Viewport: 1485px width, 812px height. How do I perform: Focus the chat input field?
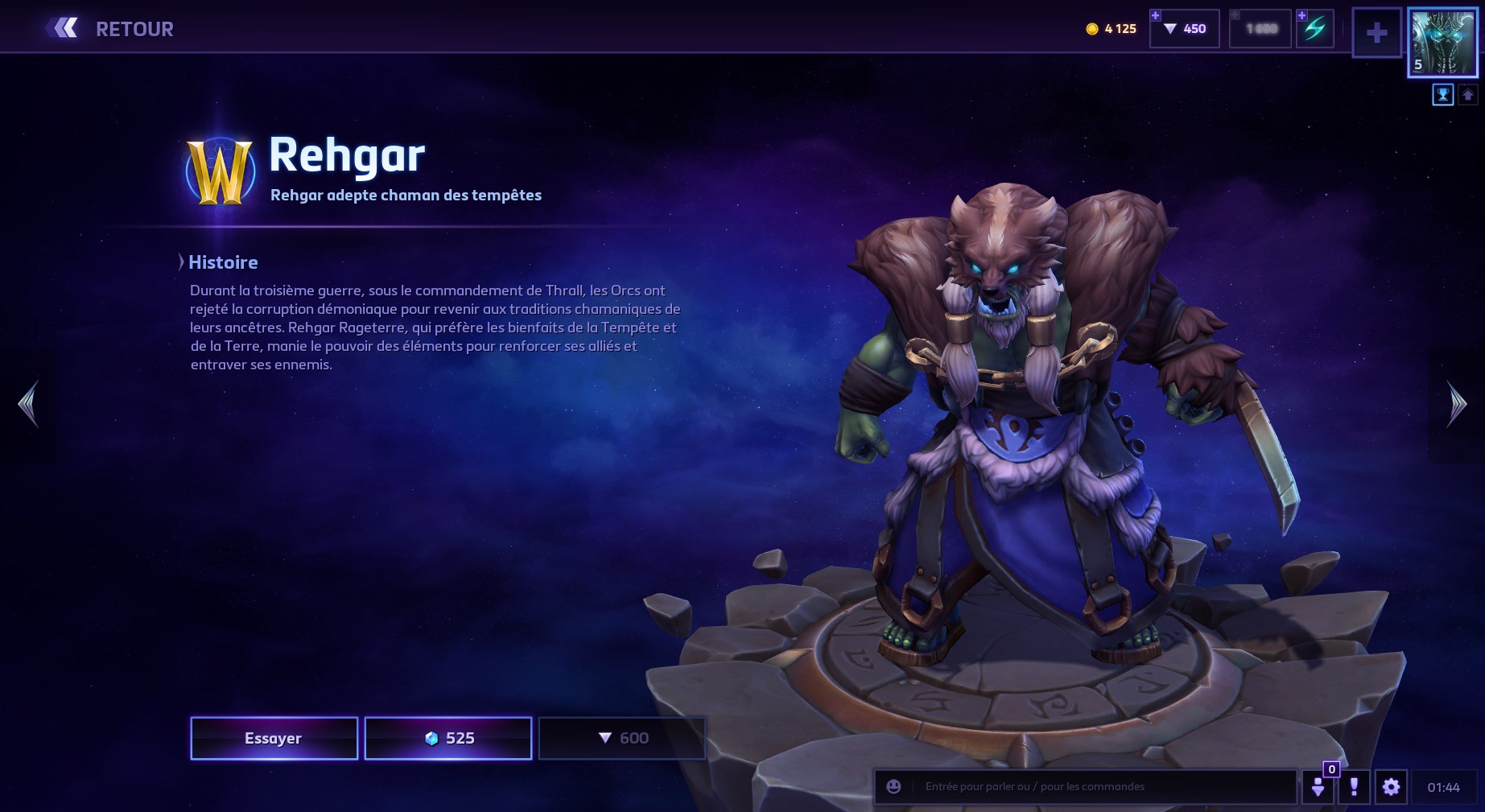[1103, 786]
